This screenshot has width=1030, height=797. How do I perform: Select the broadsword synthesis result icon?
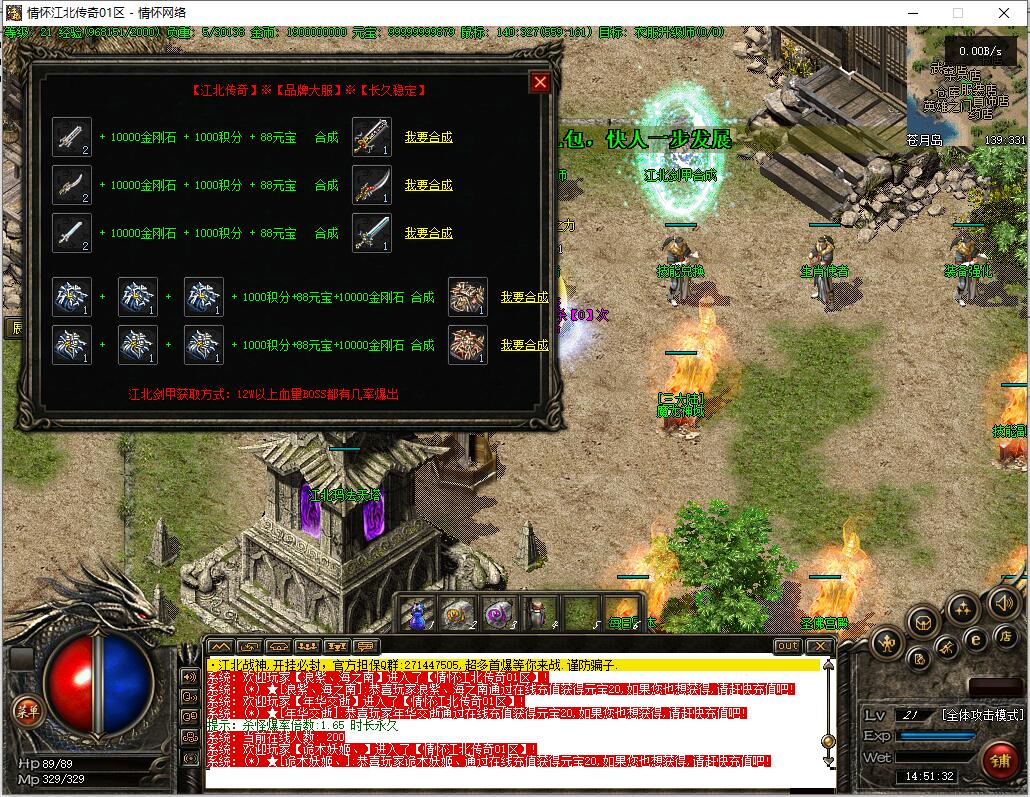(372, 137)
